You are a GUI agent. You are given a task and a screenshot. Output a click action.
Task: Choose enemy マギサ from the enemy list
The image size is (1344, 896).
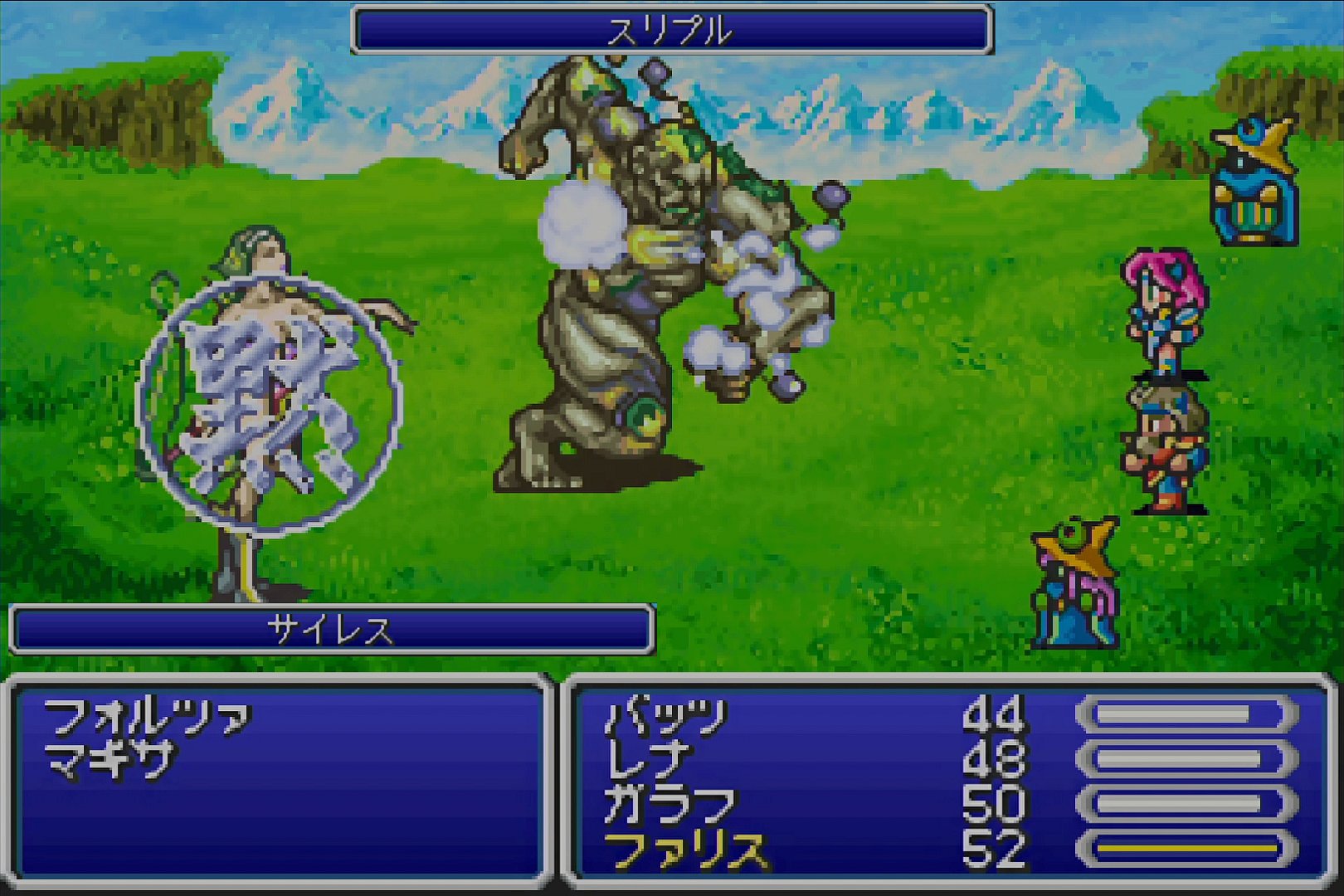click(110, 760)
